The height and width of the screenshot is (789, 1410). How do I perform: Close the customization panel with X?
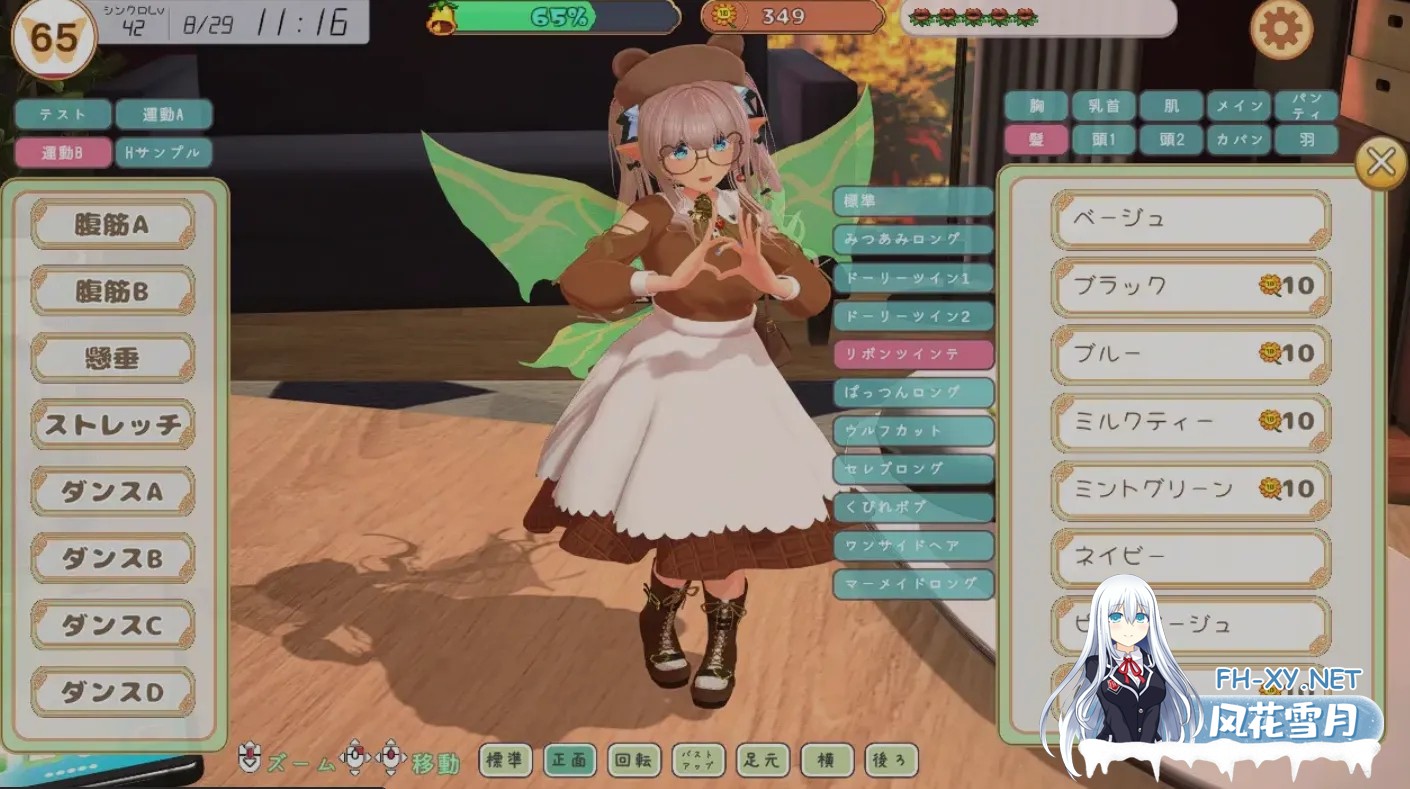click(x=1380, y=162)
